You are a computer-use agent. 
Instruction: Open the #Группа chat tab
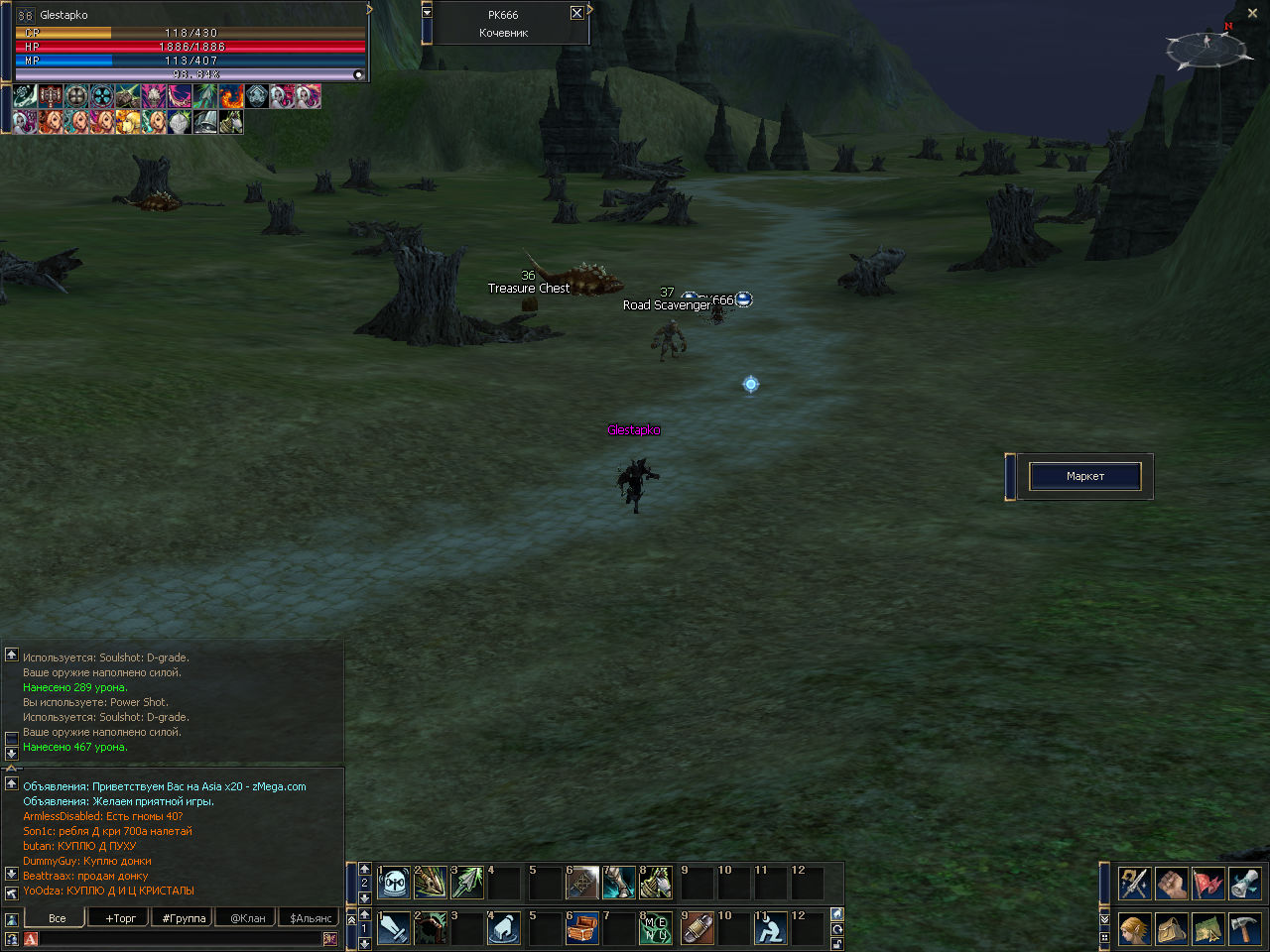pos(184,918)
